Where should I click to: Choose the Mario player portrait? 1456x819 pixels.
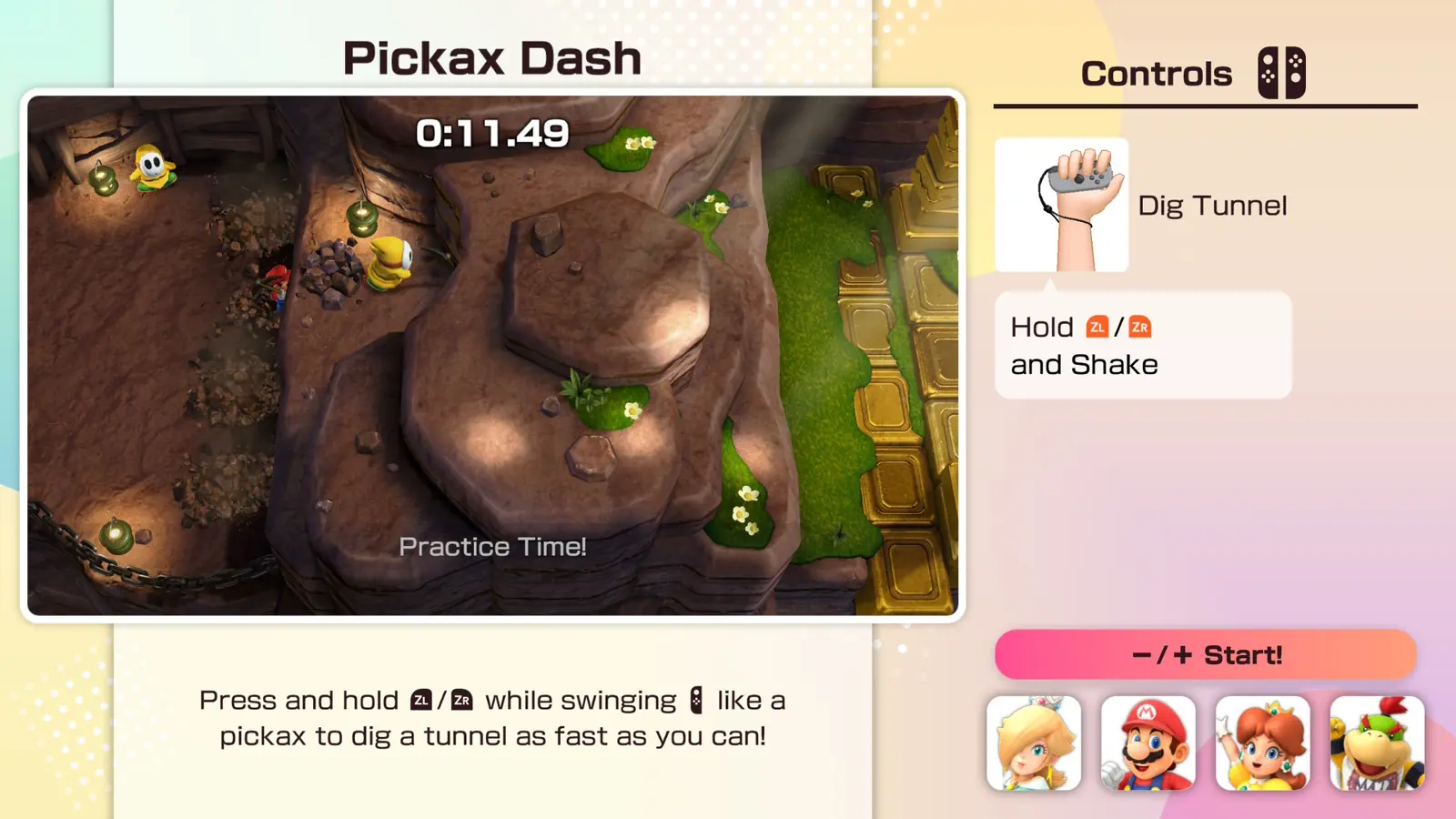click(1148, 743)
